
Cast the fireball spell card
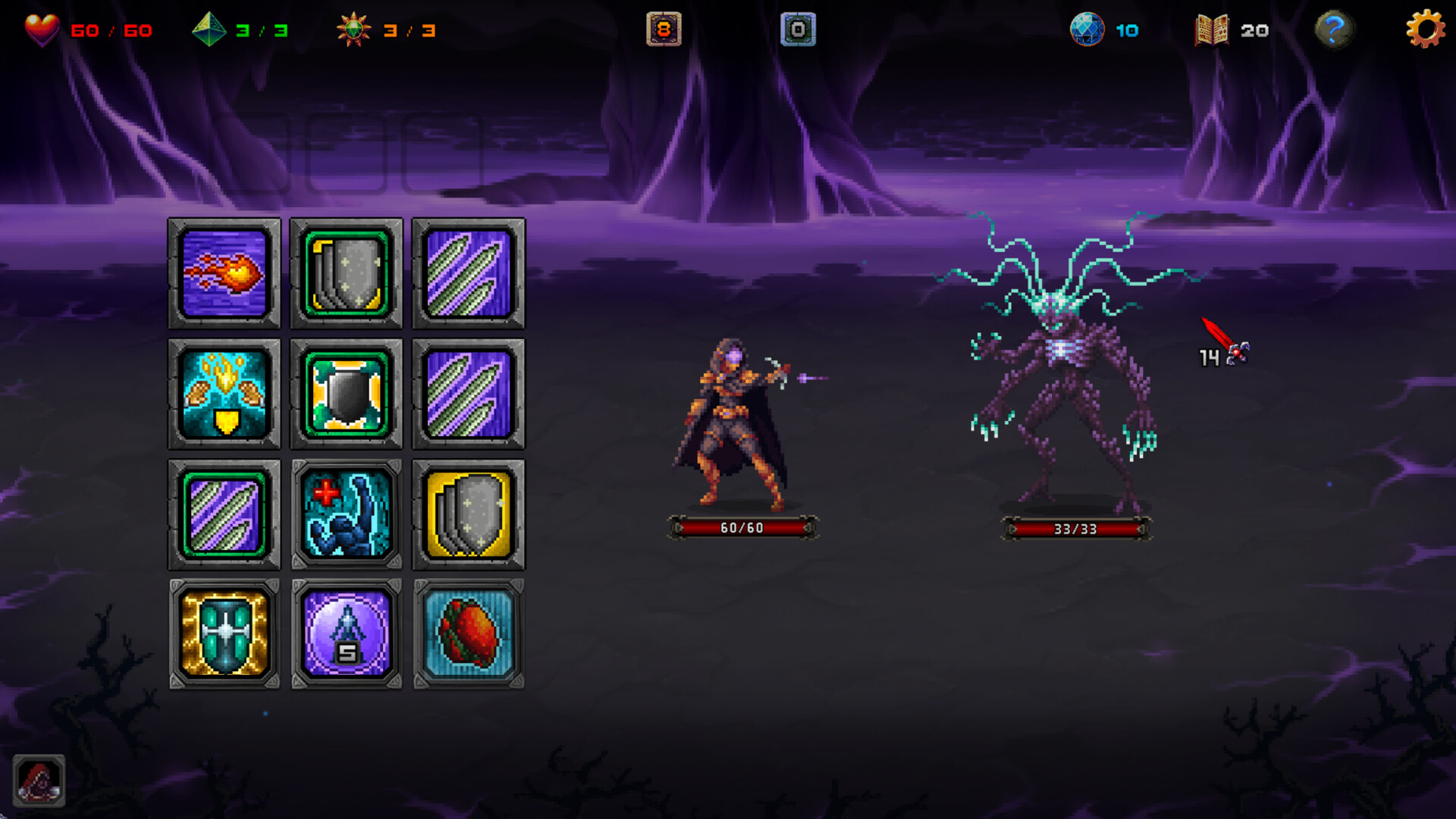coord(224,273)
